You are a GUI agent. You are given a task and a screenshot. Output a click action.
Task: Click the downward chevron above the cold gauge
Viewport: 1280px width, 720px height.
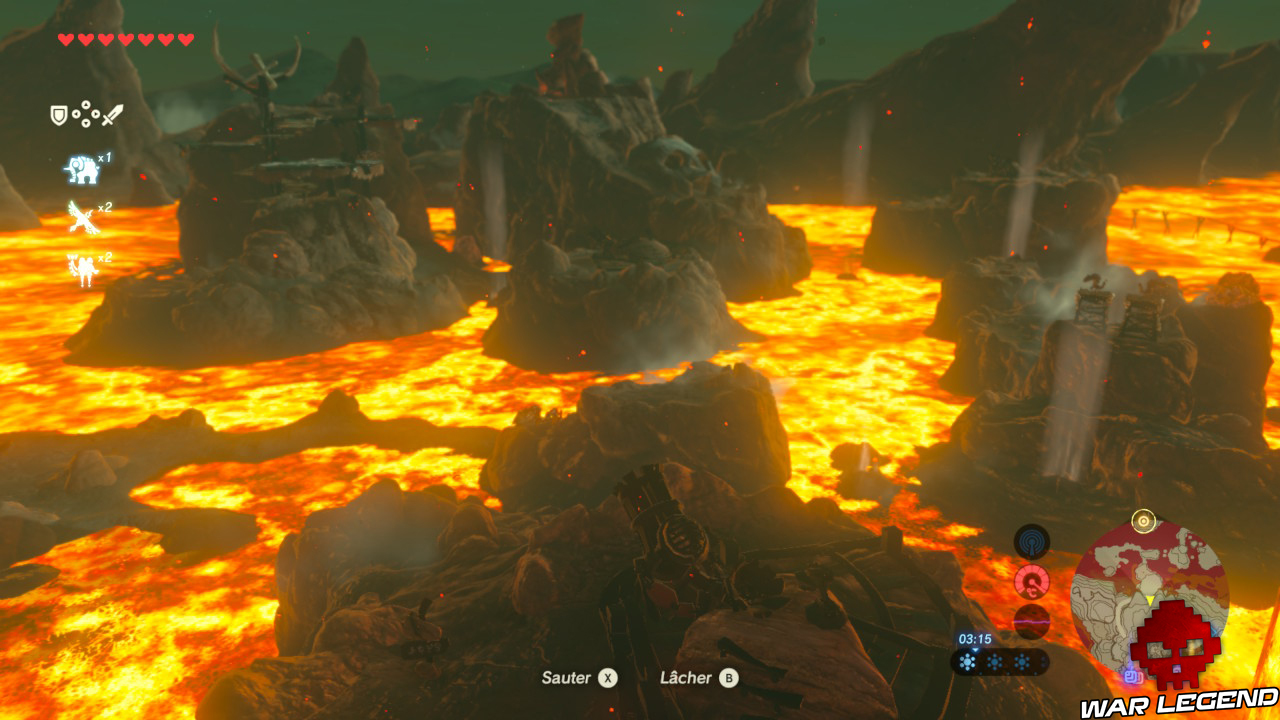click(975, 650)
